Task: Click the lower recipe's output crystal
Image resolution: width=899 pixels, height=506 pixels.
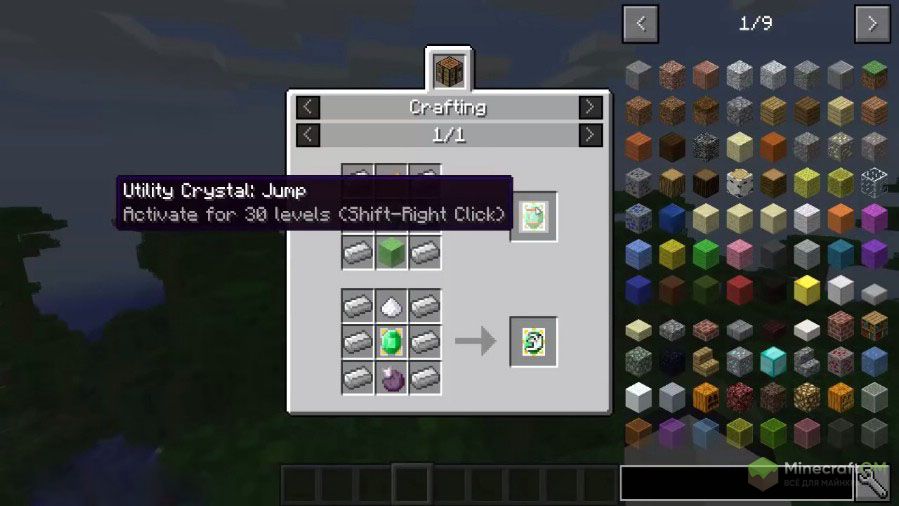Action: tap(533, 341)
